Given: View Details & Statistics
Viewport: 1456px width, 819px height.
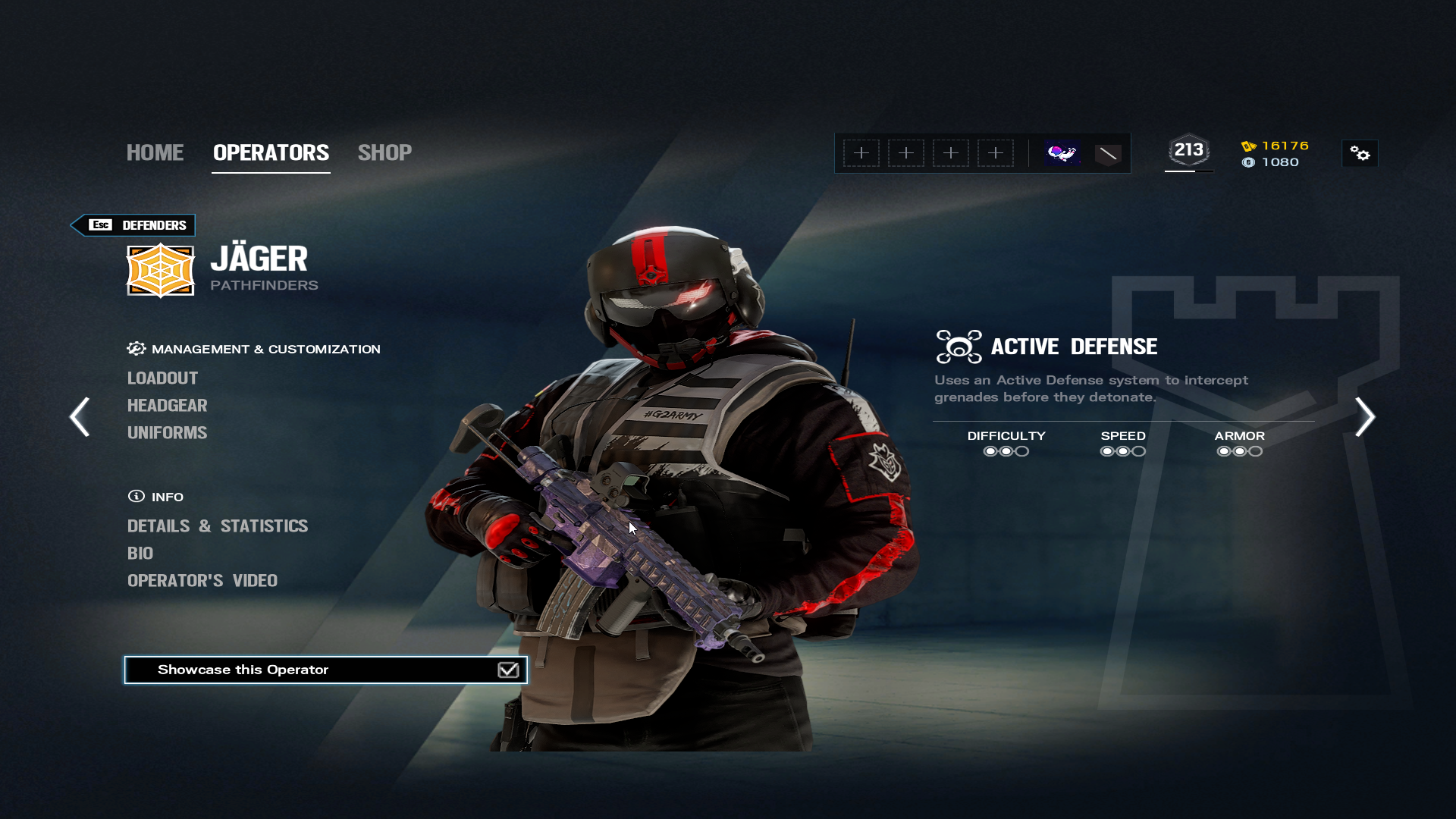Looking at the screenshot, I should [218, 526].
